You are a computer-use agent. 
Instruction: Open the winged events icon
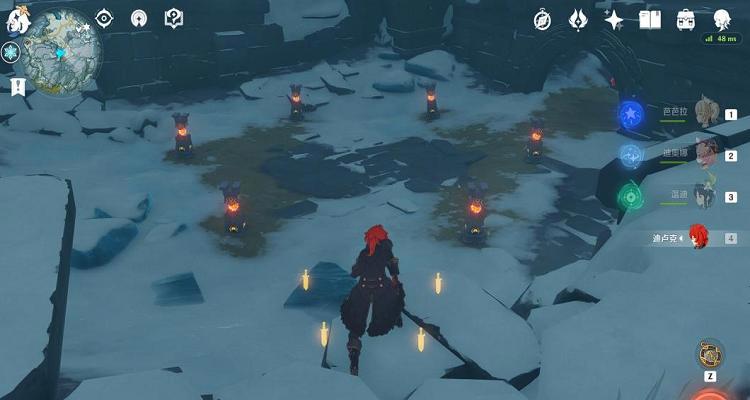click(579, 19)
